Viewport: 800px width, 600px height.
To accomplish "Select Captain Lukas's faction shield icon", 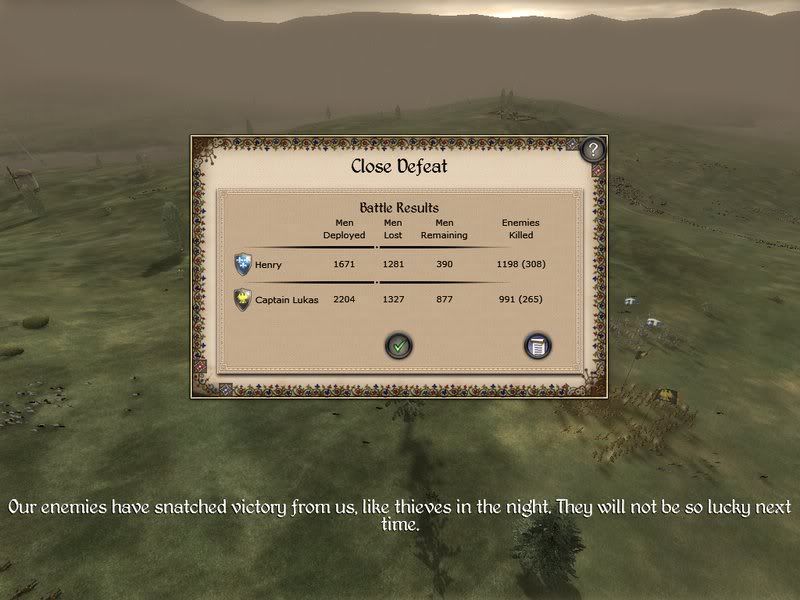I will (x=242, y=299).
